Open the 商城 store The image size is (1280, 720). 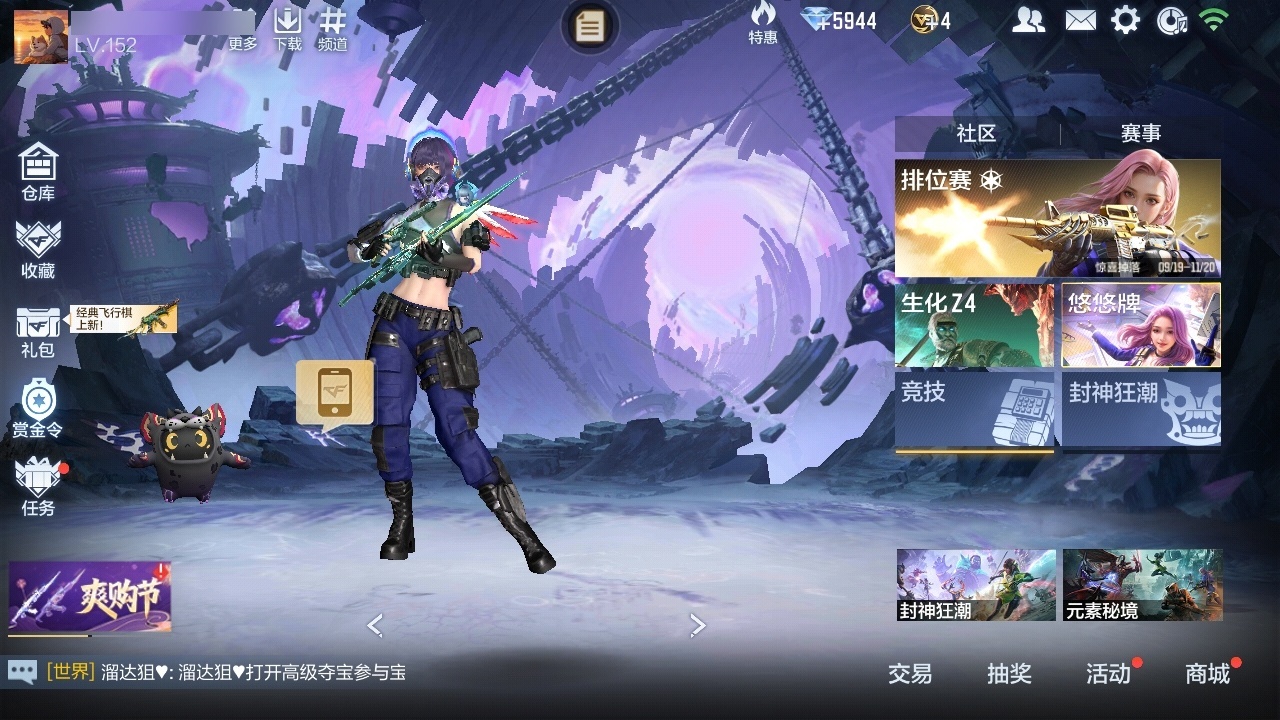tap(1207, 674)
